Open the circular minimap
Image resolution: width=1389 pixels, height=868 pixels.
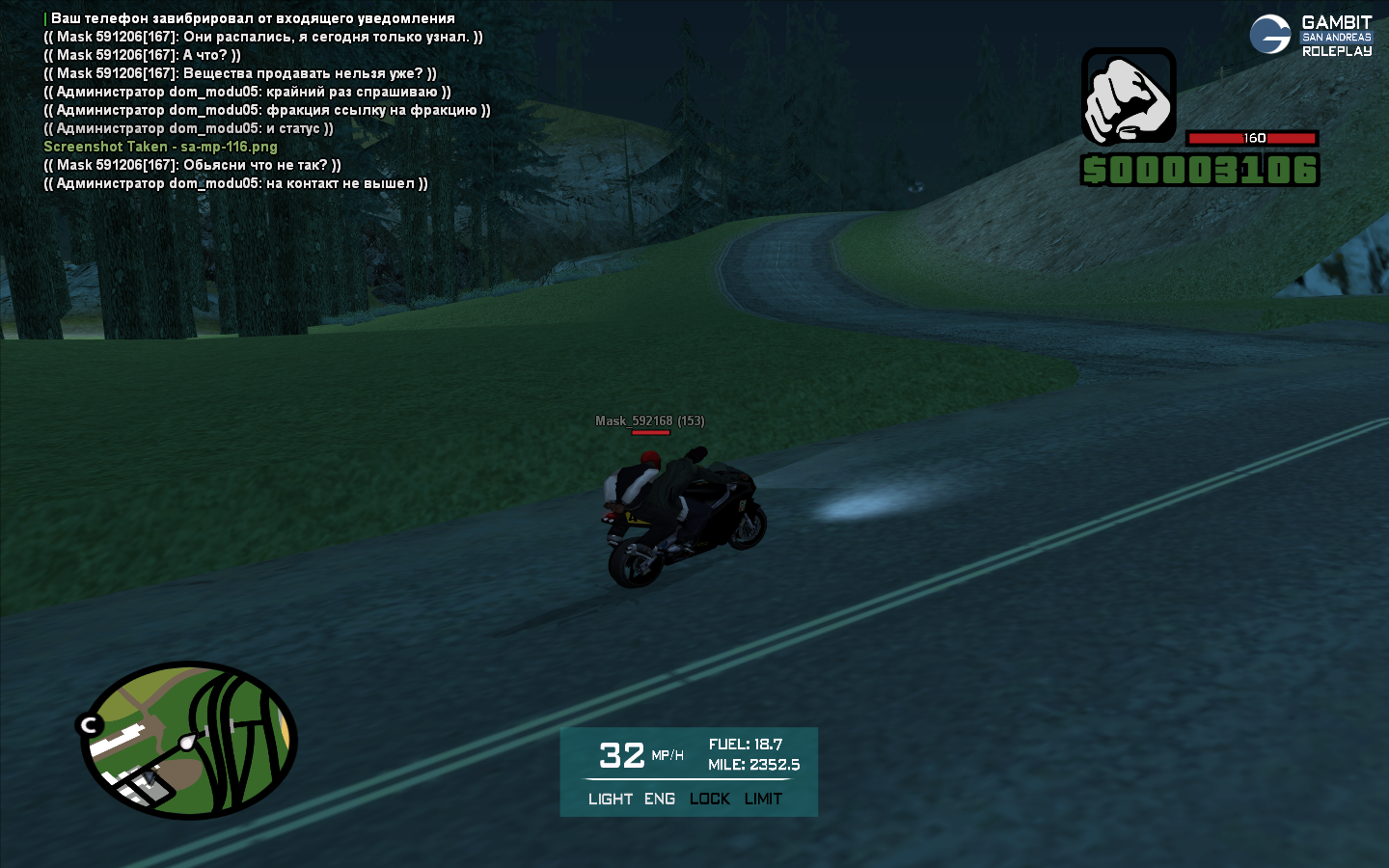[x=189, y=740]
